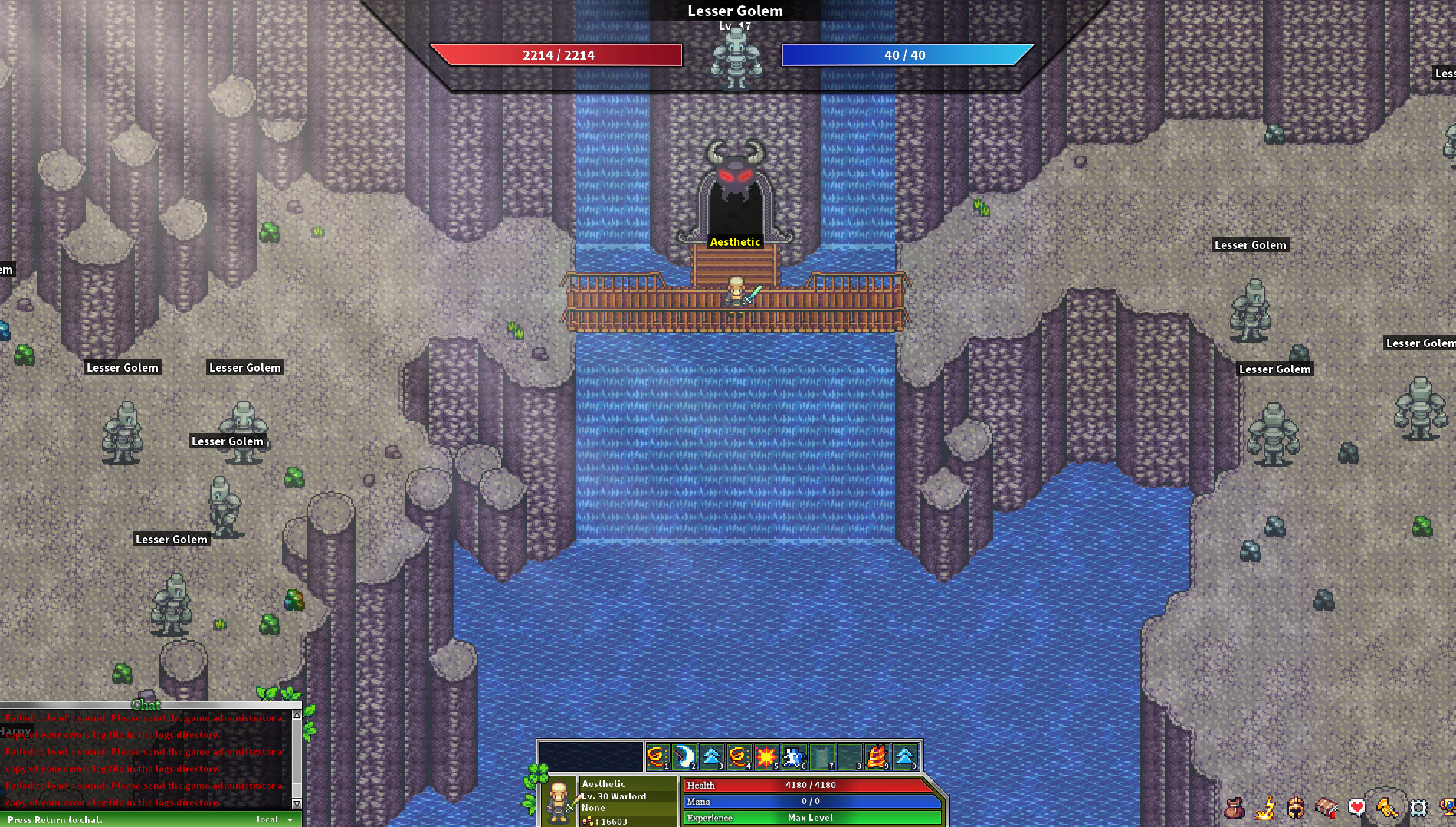Select the whirlwind skill in hotbar slot 1
This screenshot has height=827, width=1456.
click(657, 757)
